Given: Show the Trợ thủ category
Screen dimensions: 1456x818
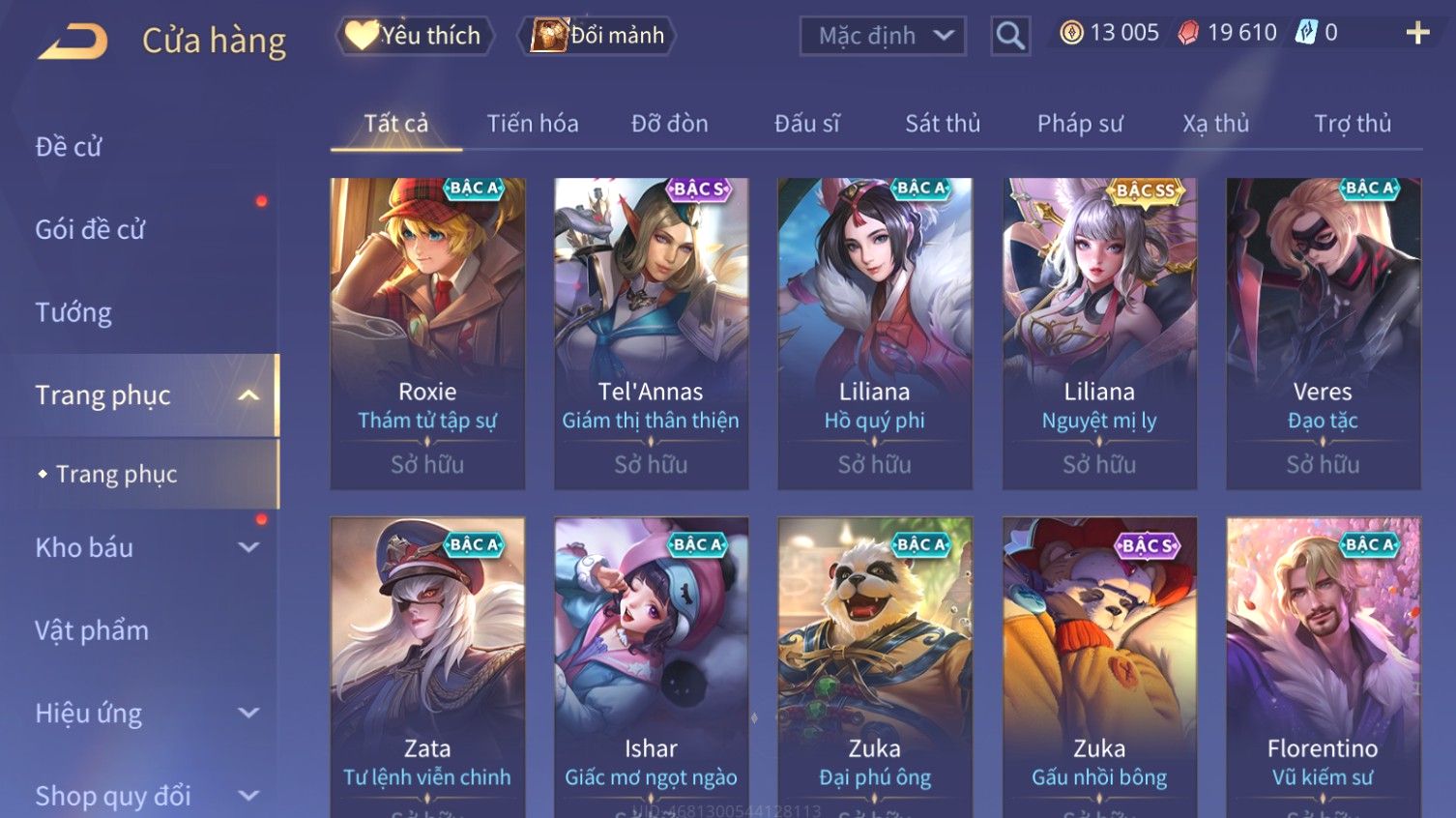Looking at the screenshot, I should click(1352, 124).
